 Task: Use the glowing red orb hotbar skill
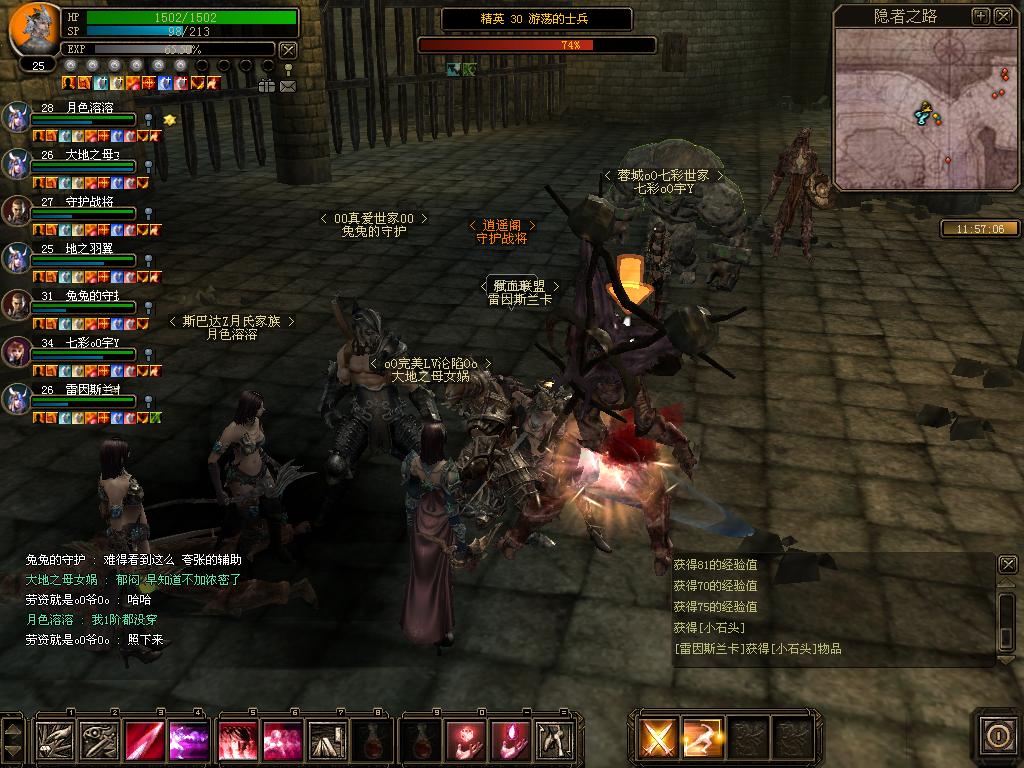point(465,740)
